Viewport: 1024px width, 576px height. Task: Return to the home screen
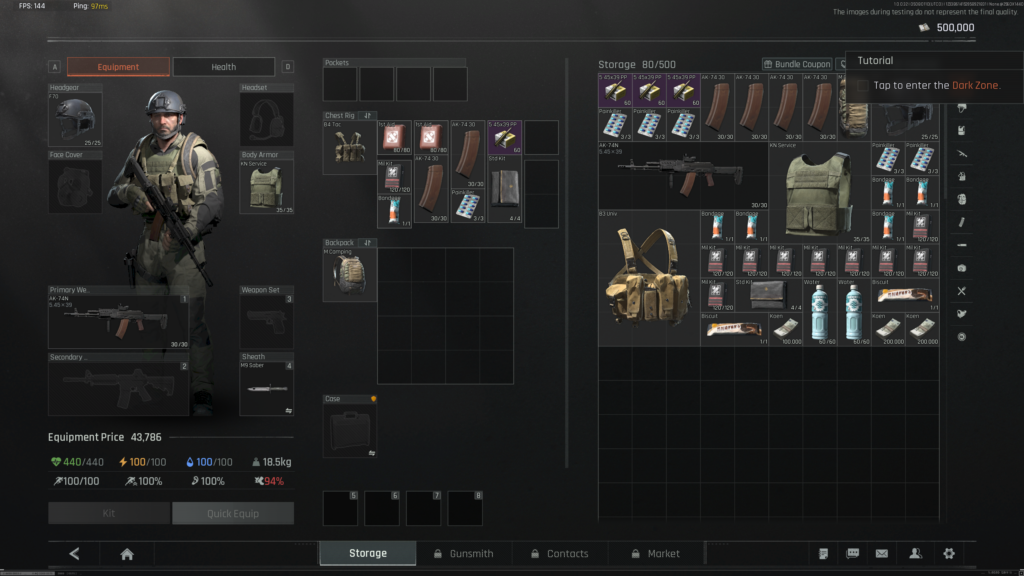pos(127,553)
